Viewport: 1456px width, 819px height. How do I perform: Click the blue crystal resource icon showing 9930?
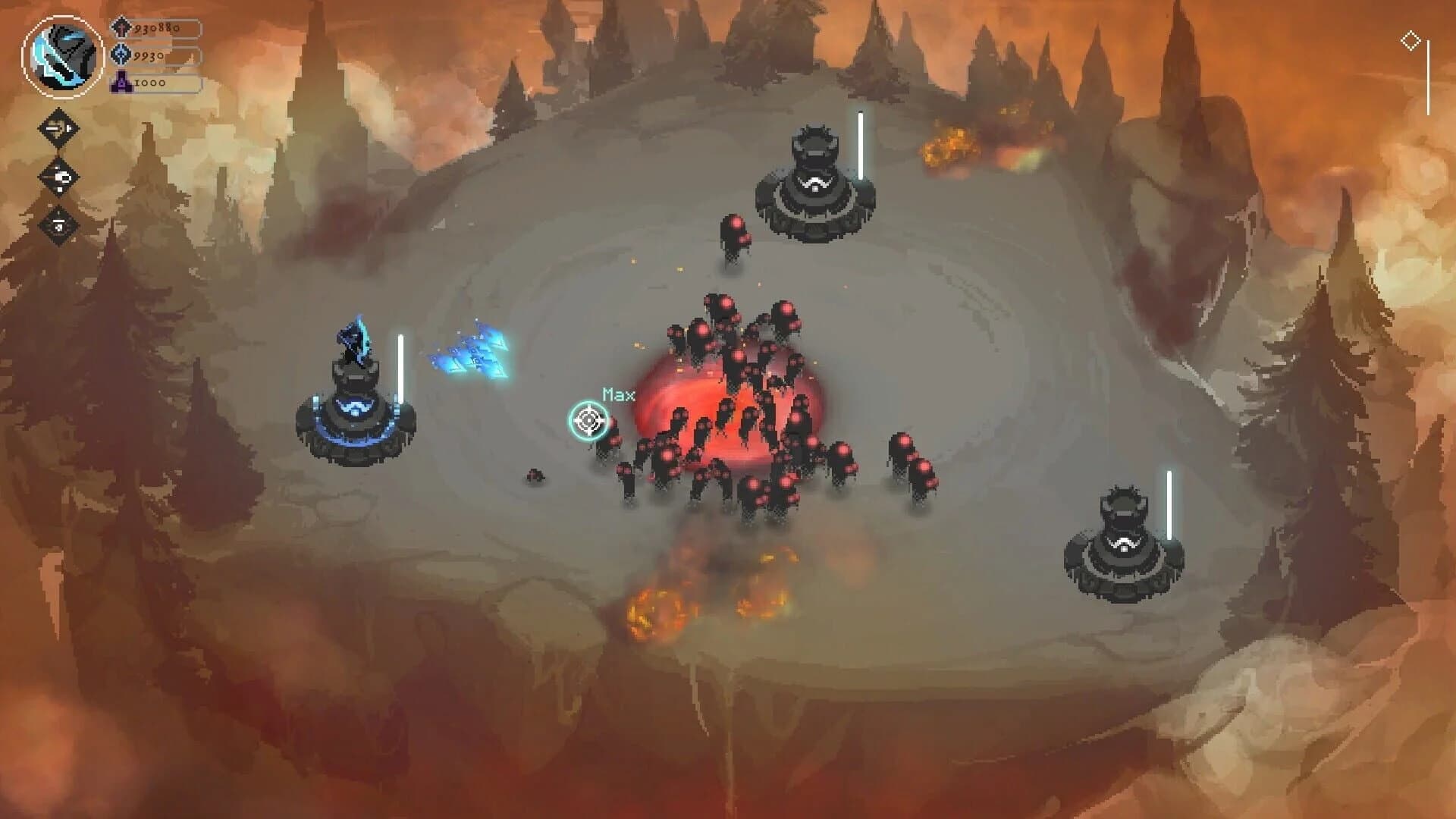tap(121, 55)
